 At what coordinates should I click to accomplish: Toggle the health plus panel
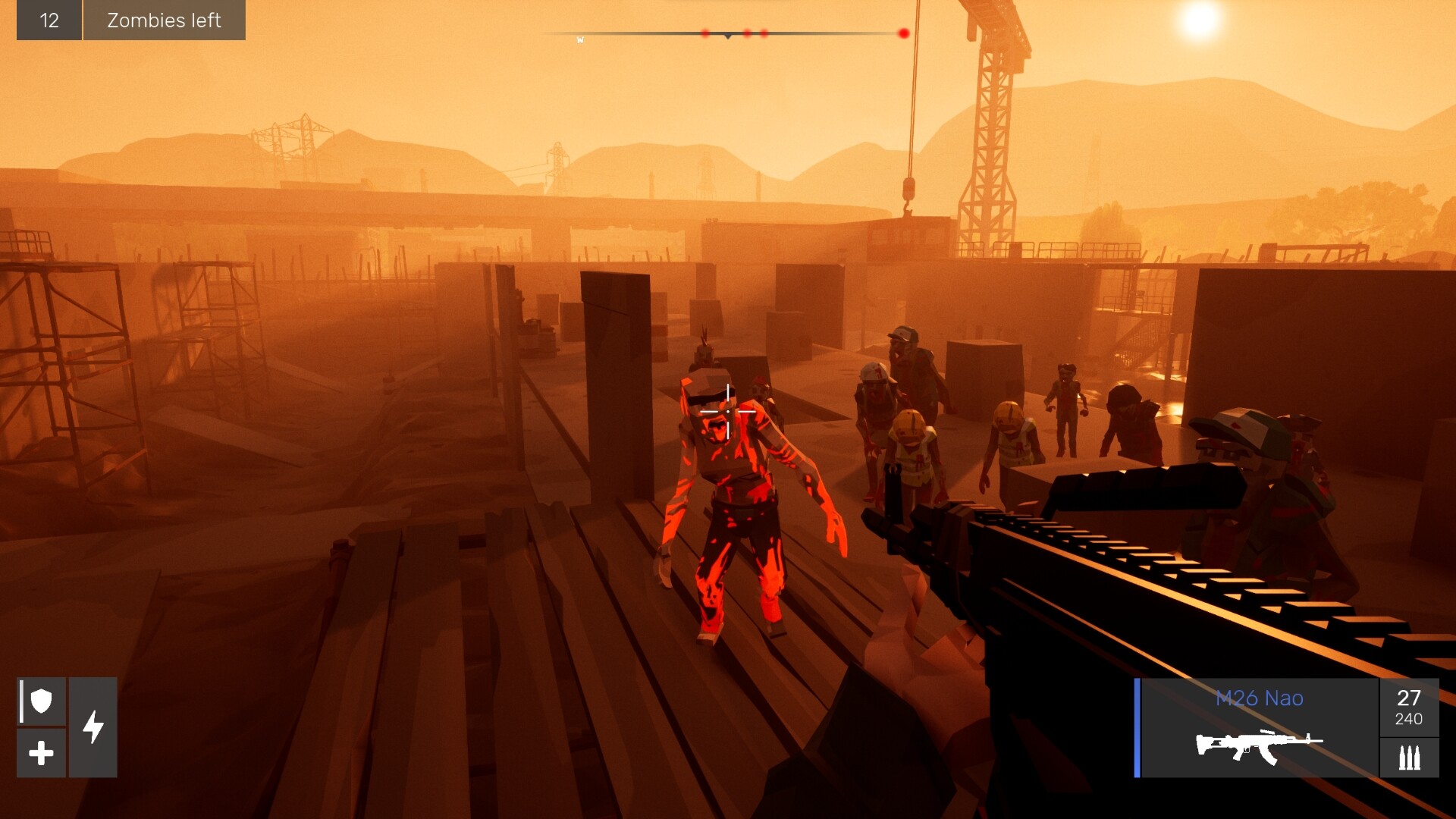[40, 753]
